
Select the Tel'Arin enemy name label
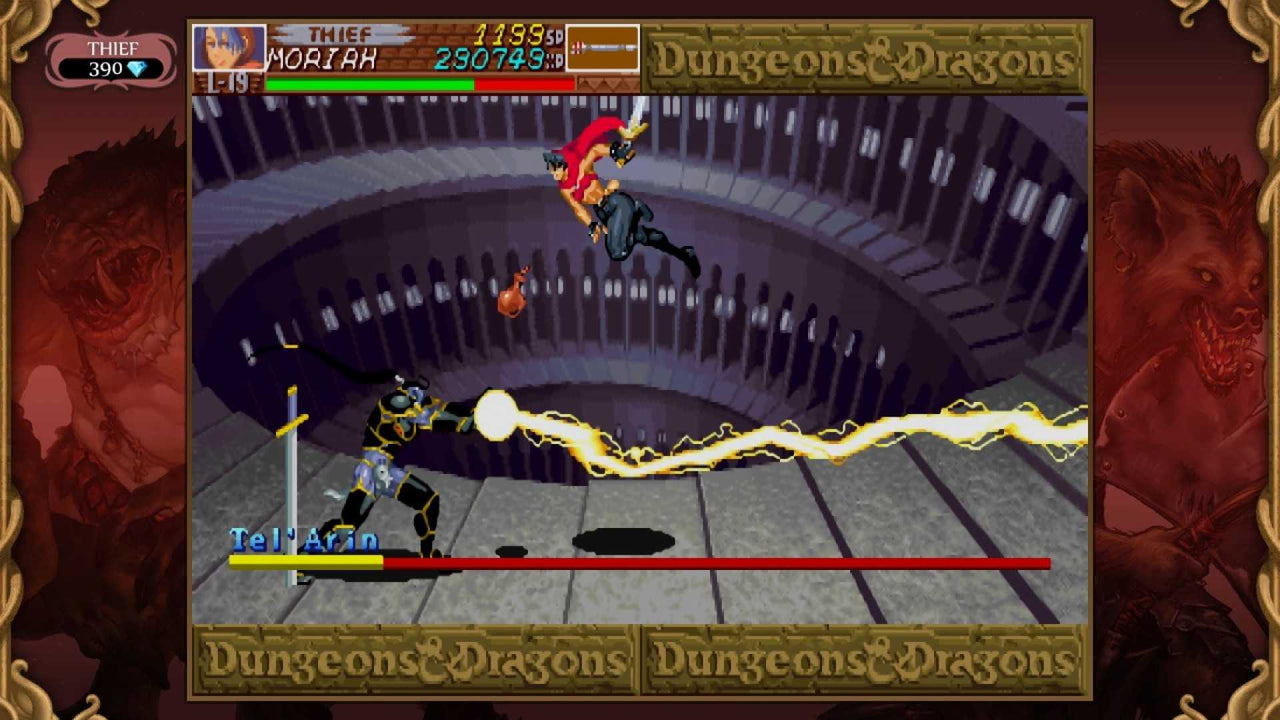(x=303, y=540)
